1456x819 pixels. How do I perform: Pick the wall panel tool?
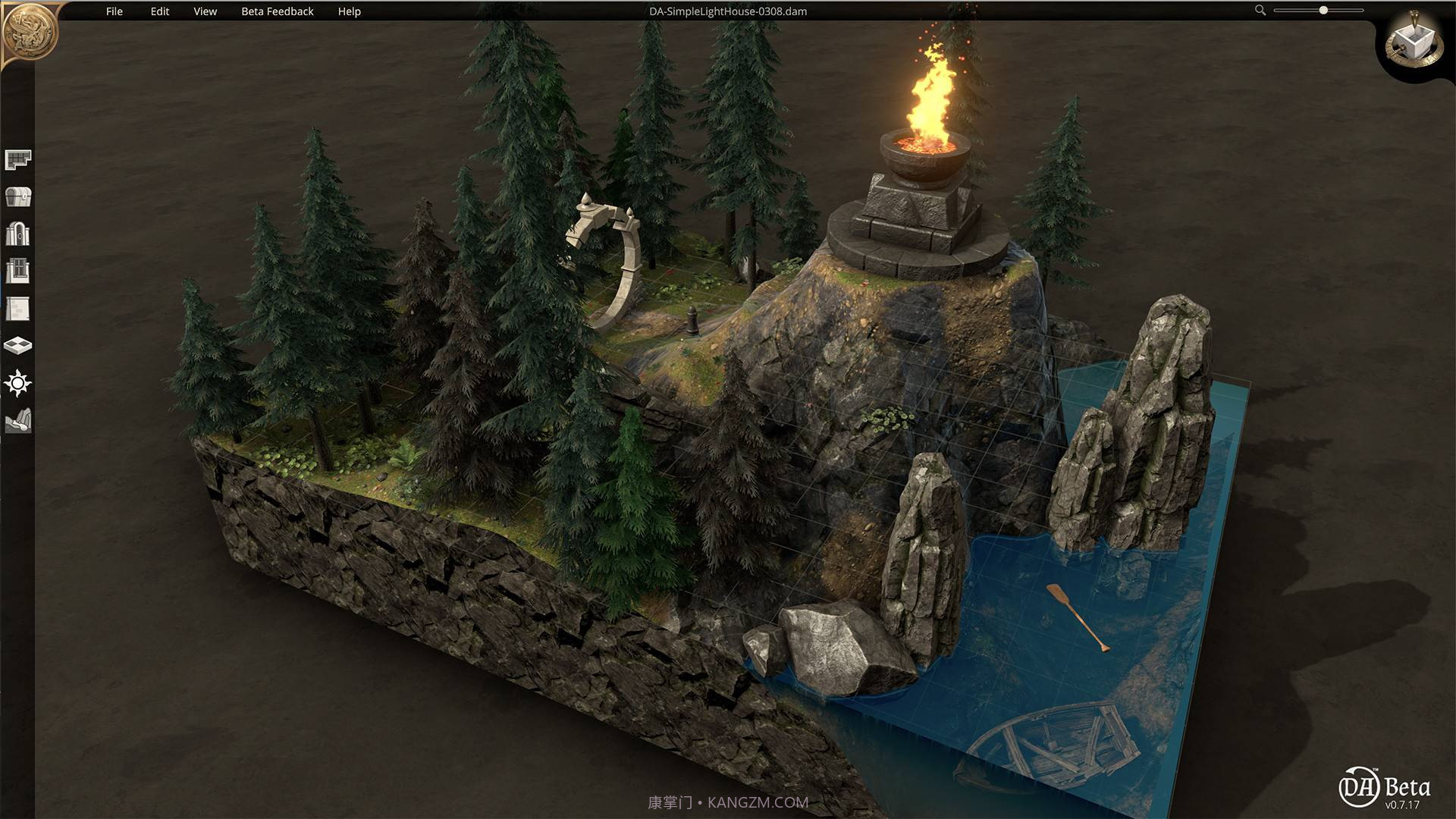[17, 309]
